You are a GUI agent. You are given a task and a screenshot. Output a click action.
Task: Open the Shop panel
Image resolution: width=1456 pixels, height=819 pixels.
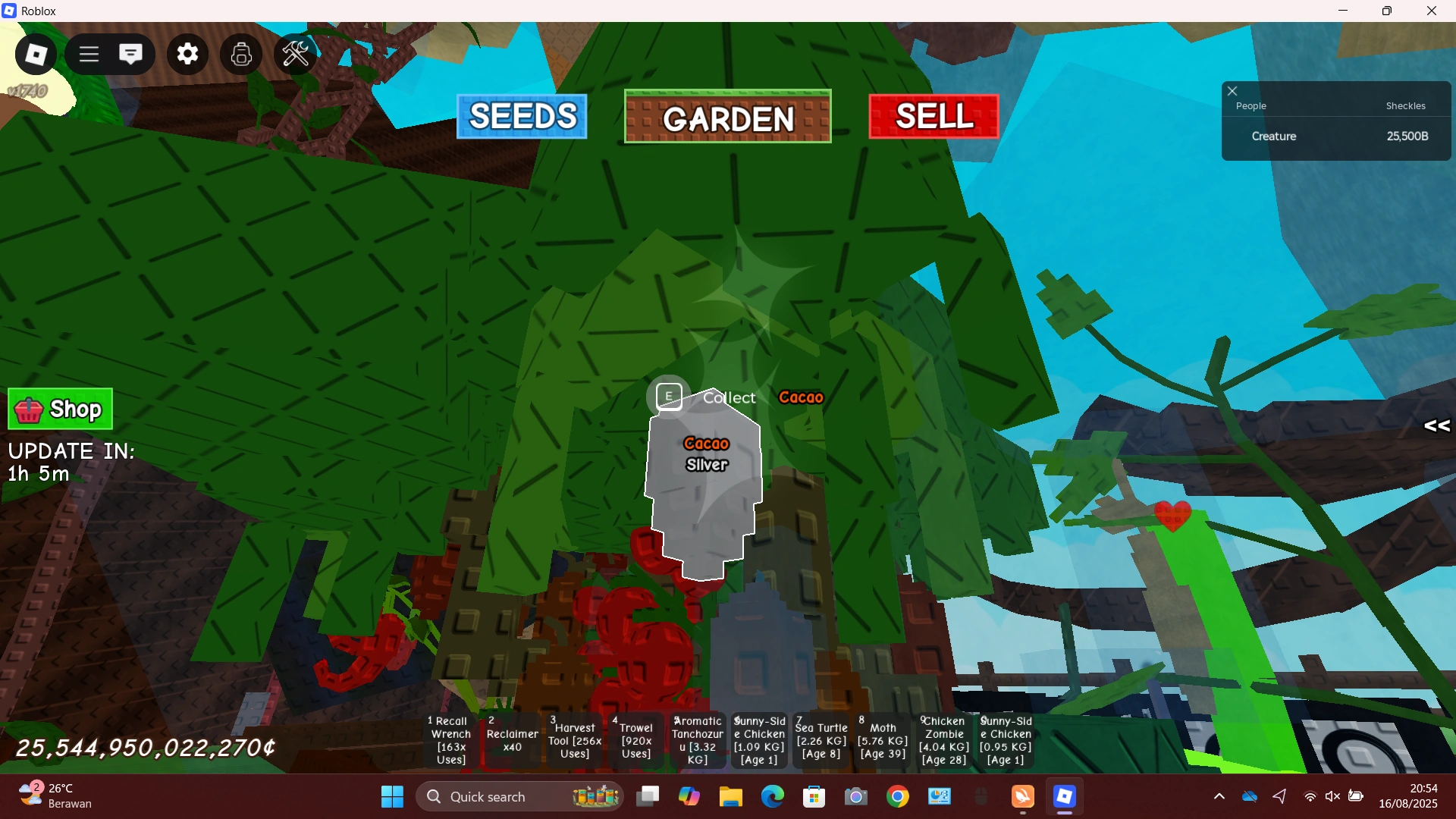click(x=59, y=409)
